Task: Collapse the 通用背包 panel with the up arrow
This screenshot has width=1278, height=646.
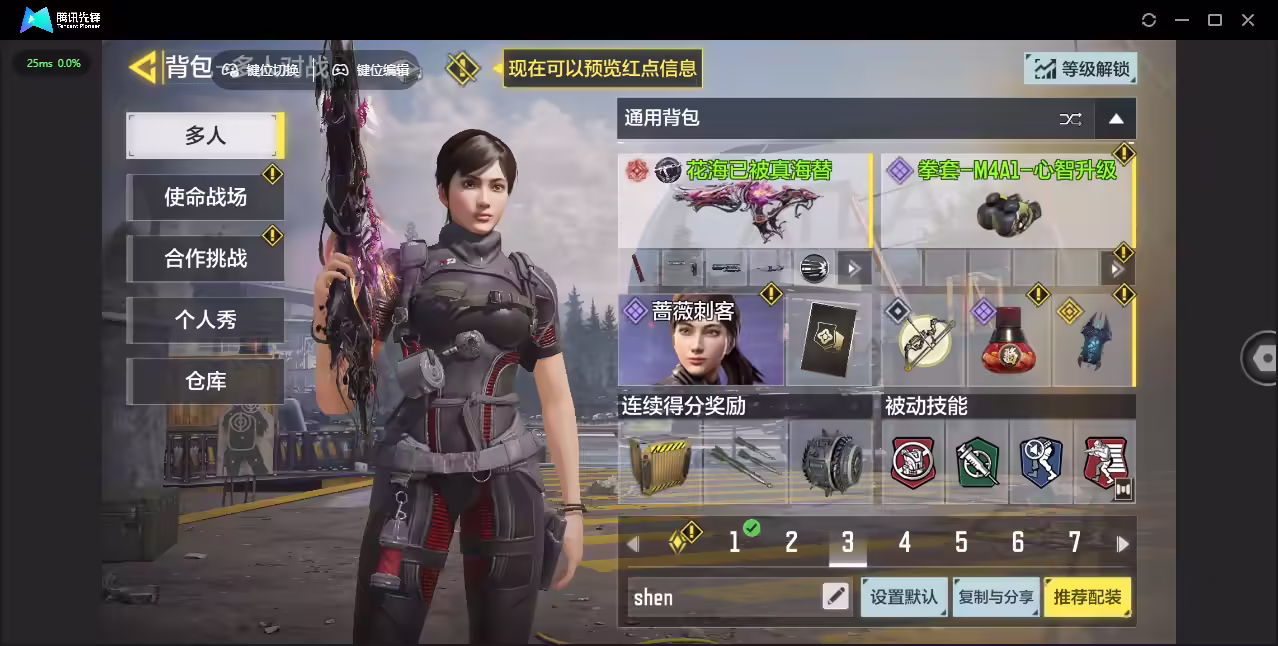Action: (x=1116, y=119)
